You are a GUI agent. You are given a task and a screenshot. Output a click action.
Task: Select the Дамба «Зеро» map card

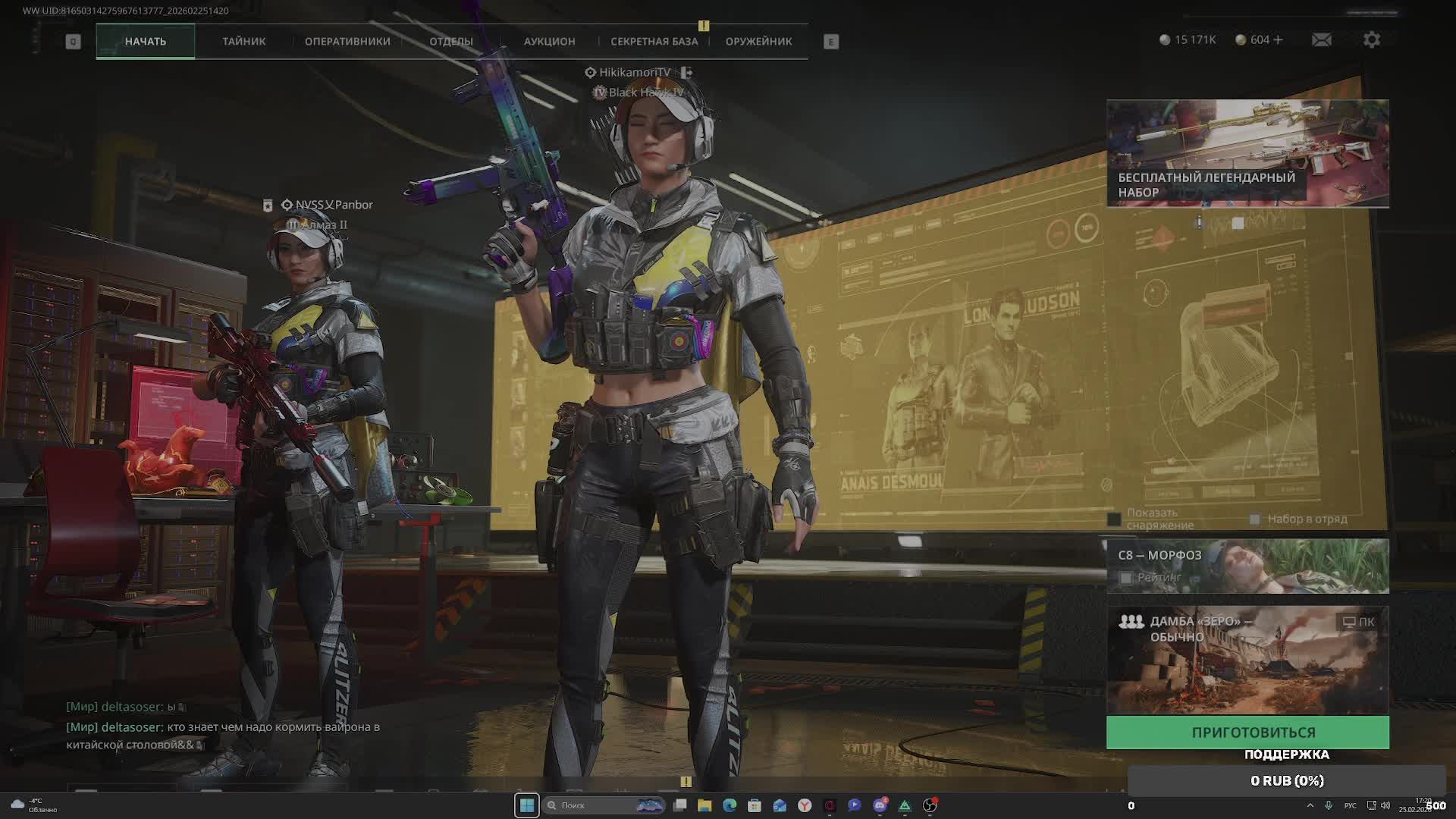coord(1247,660)
